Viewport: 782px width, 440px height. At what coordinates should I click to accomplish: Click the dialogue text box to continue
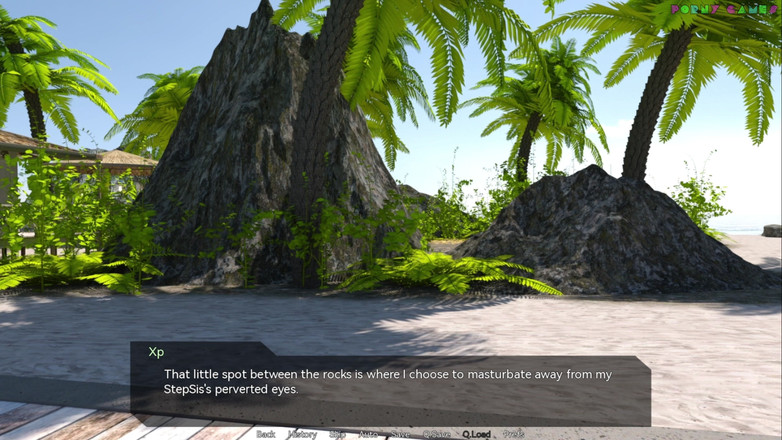tap(390, 385)
